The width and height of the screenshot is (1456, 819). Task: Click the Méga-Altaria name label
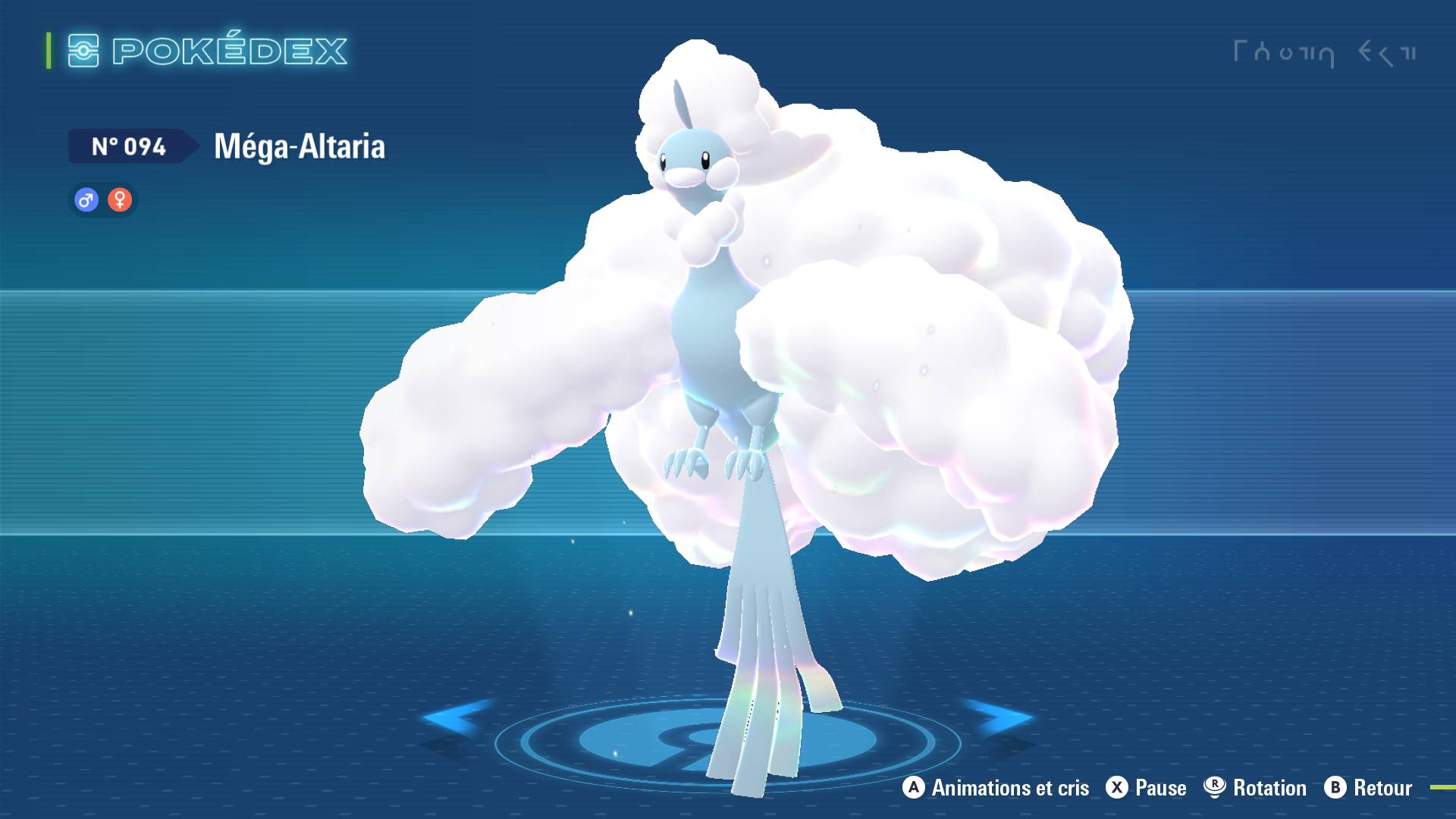point(298,147)
